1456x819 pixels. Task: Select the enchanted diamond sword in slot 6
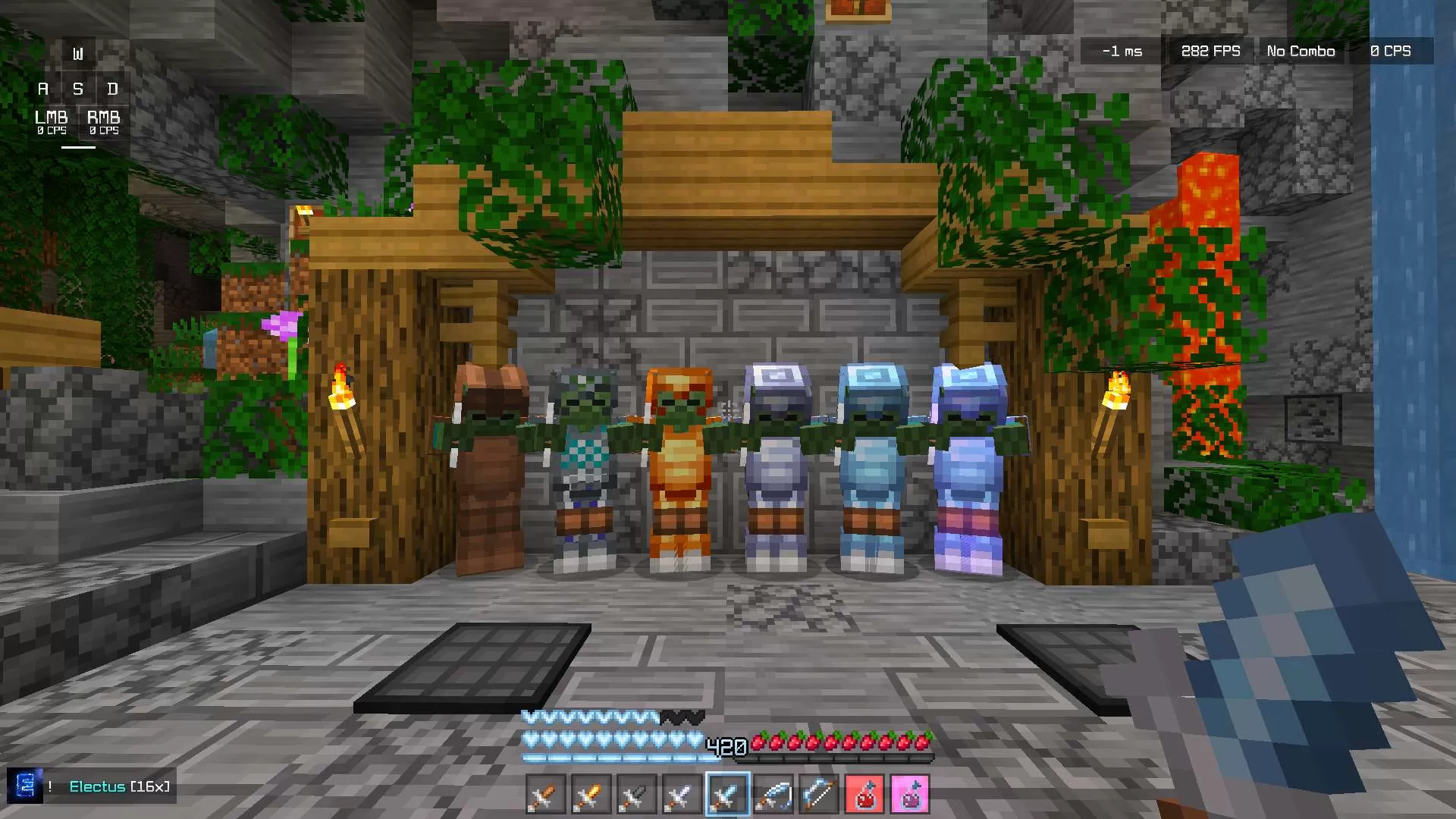[774, 794]
